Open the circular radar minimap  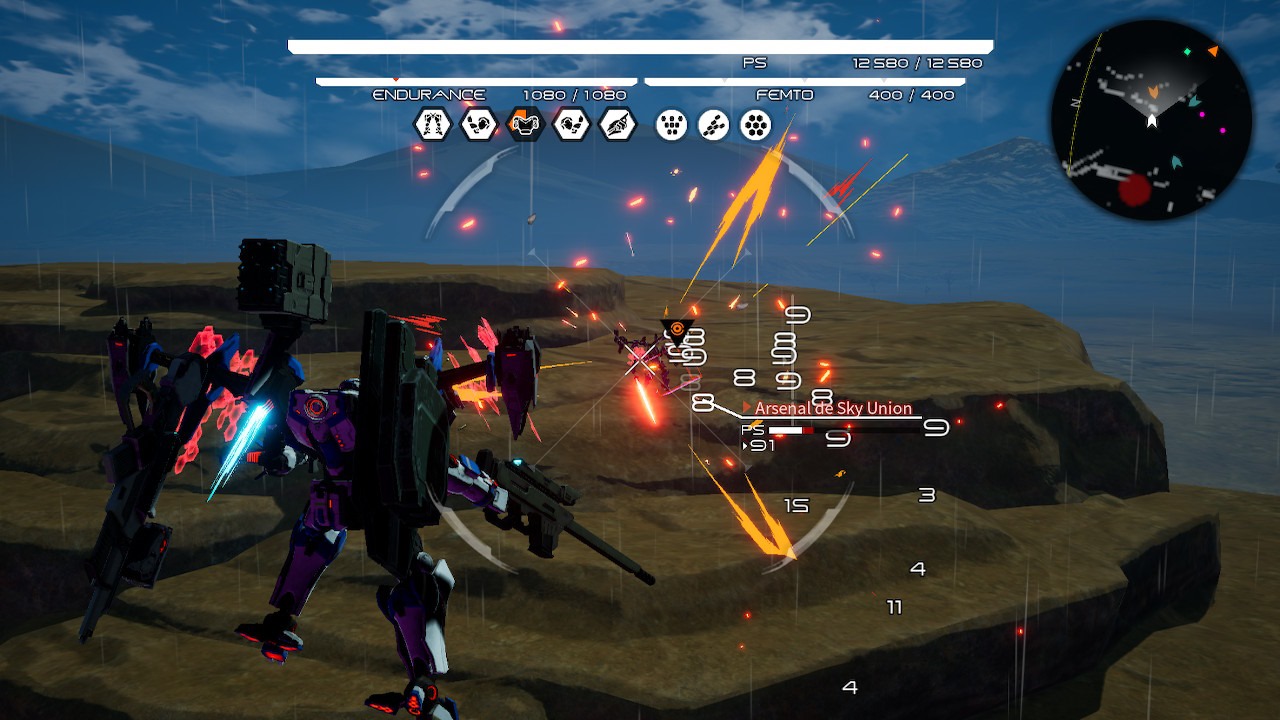tap(1151, 120)
